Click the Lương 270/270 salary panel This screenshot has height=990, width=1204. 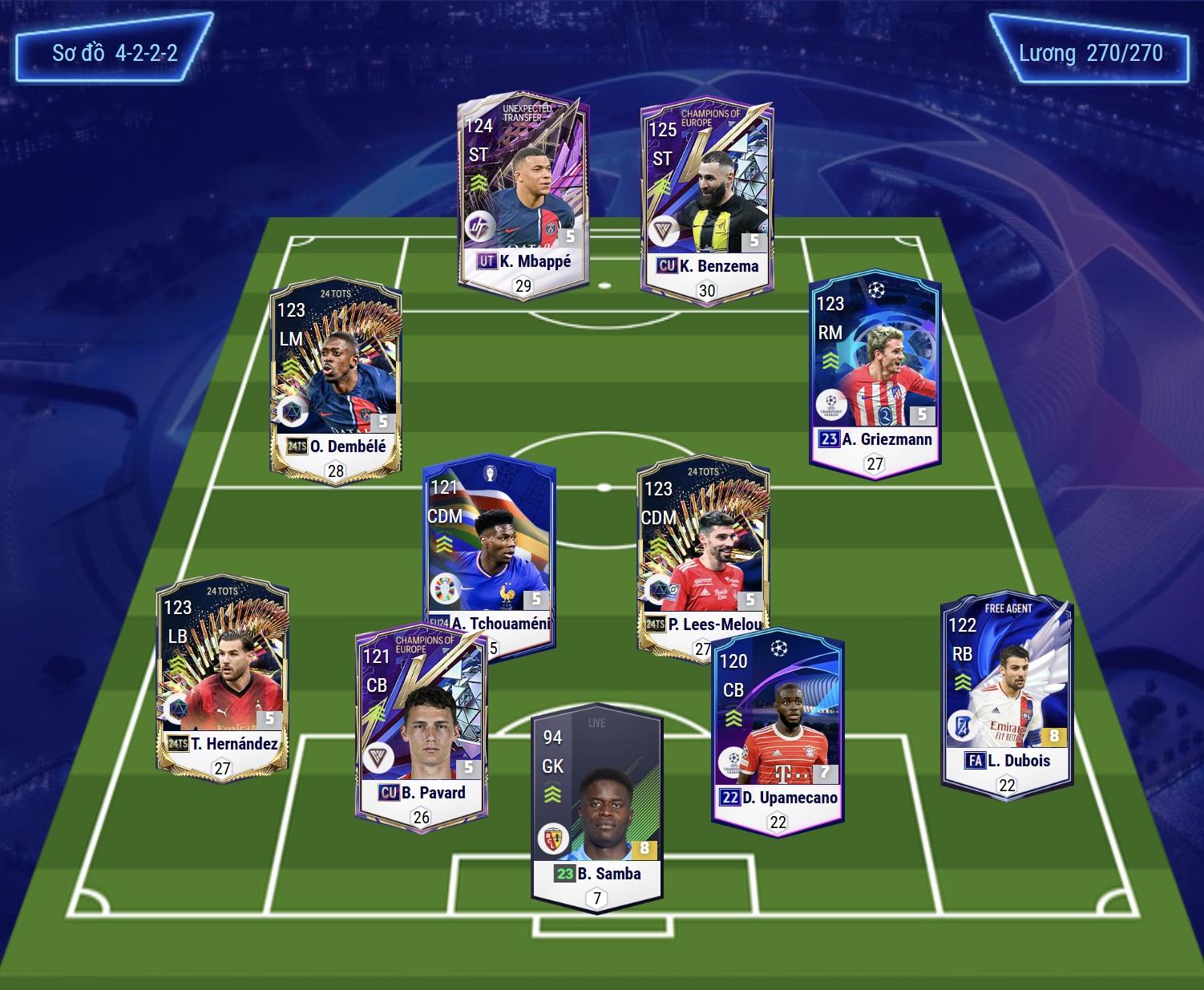pos(1090,53)
